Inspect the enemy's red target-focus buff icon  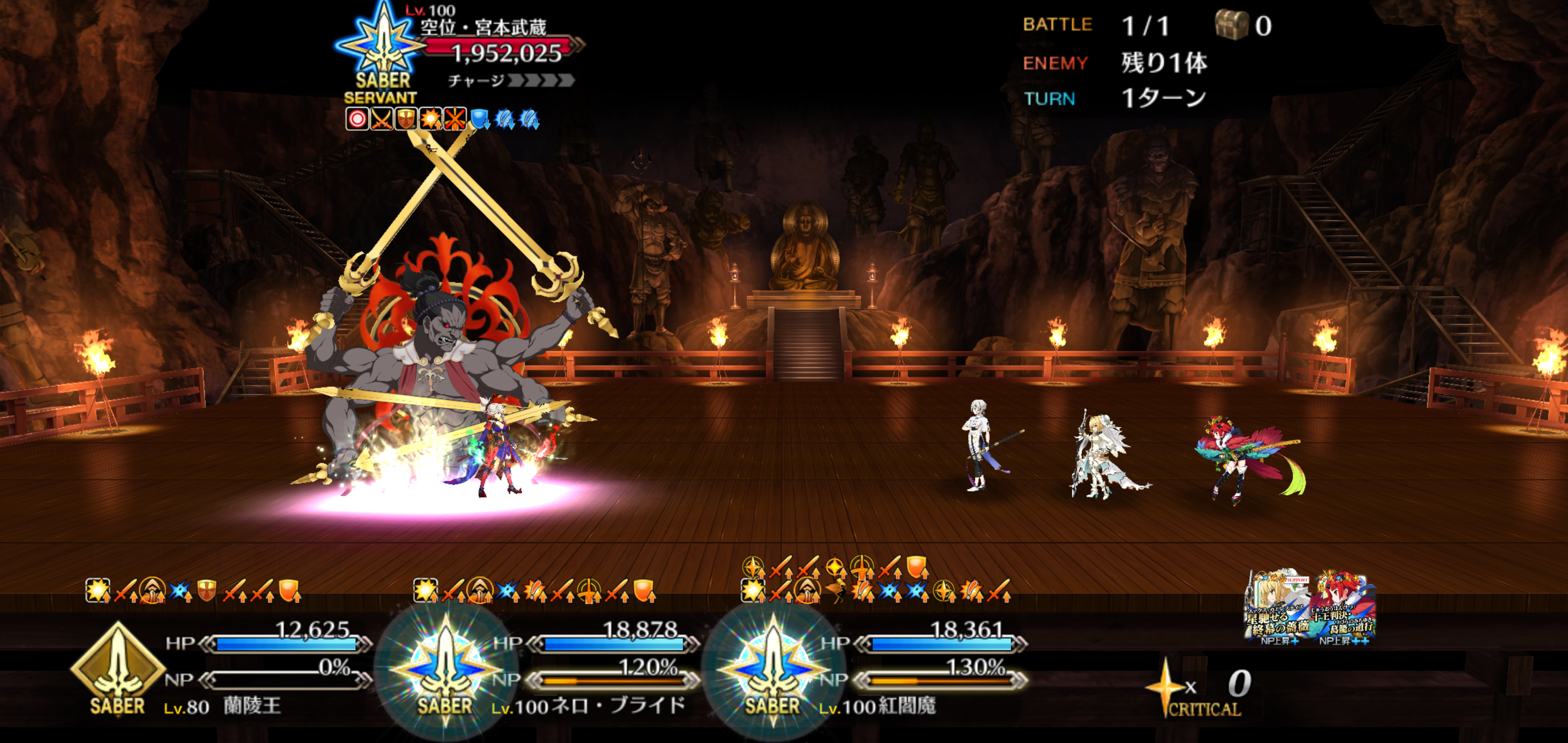point(357,119)
